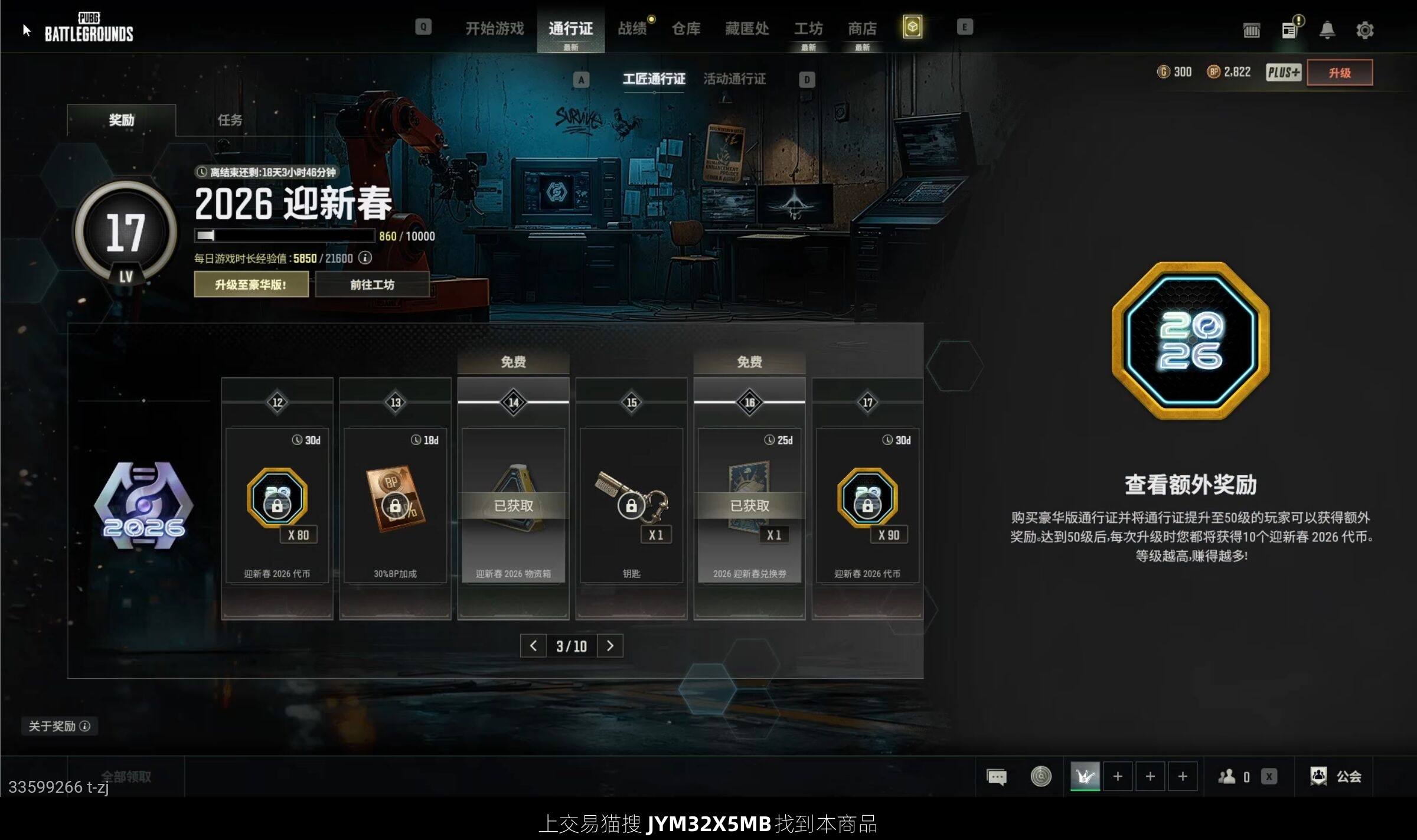Go to the 仓库 inventory menu

pos(685,28)
